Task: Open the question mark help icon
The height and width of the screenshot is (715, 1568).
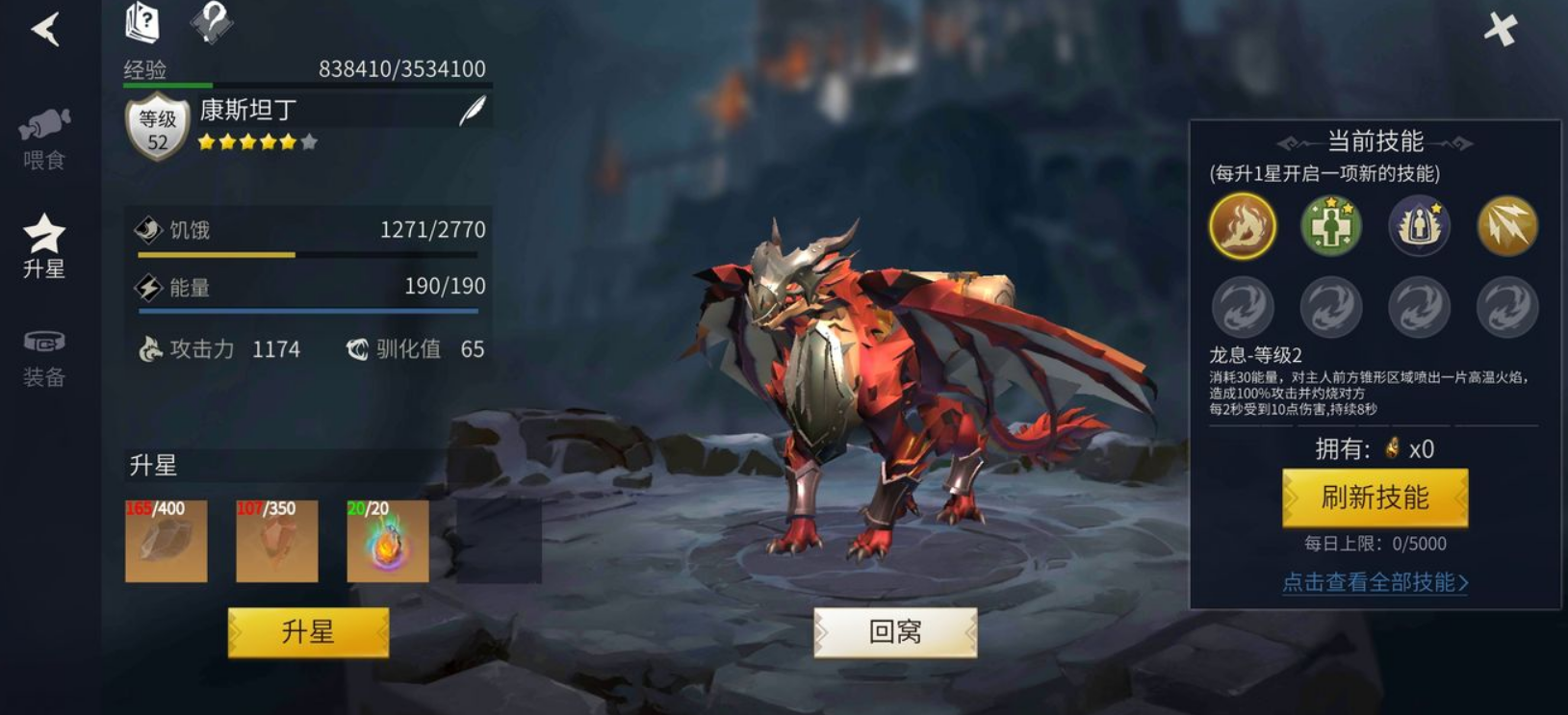Action: tap(211, 21)
